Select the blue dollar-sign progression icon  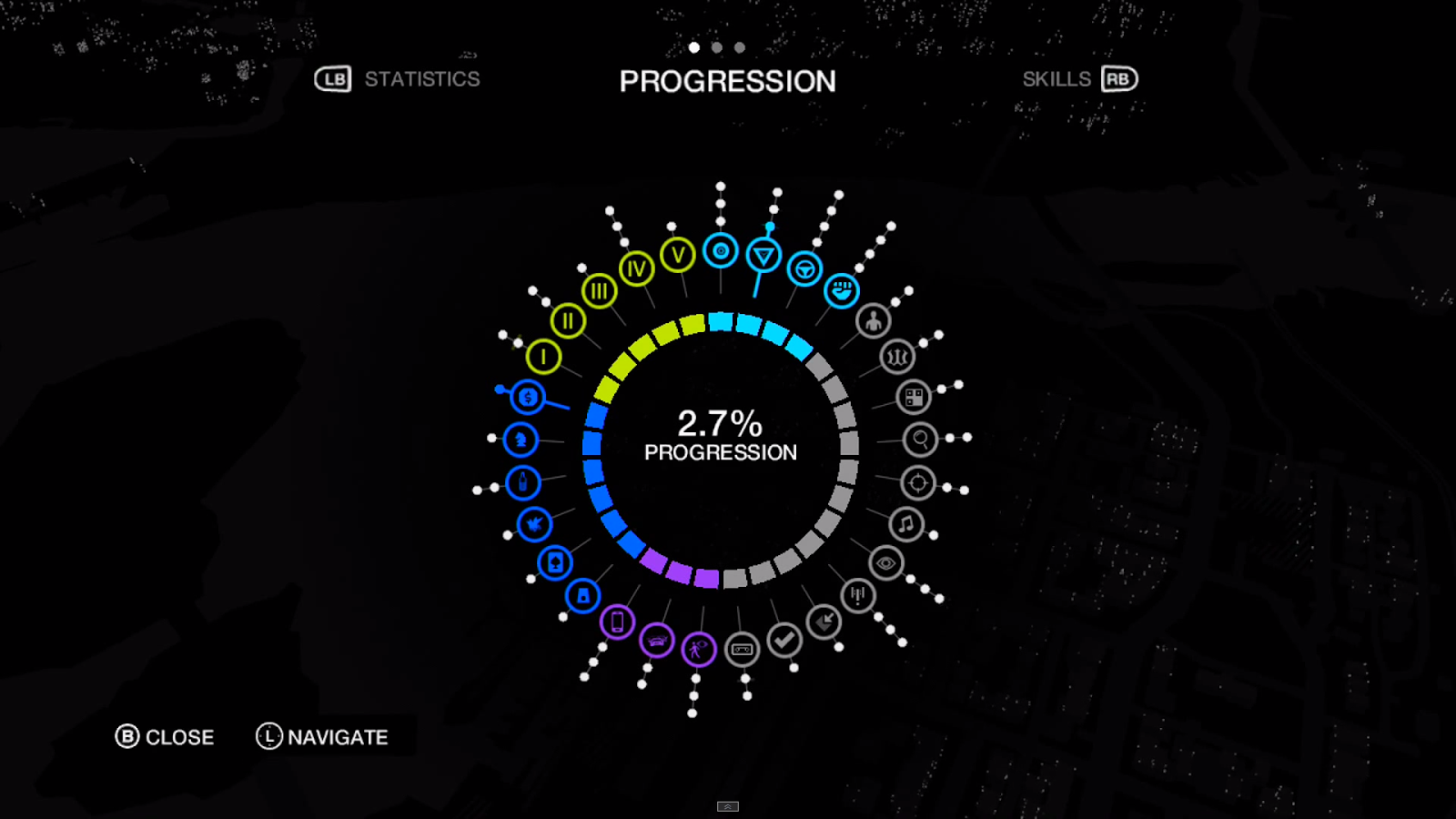click(x=528, y=398)
